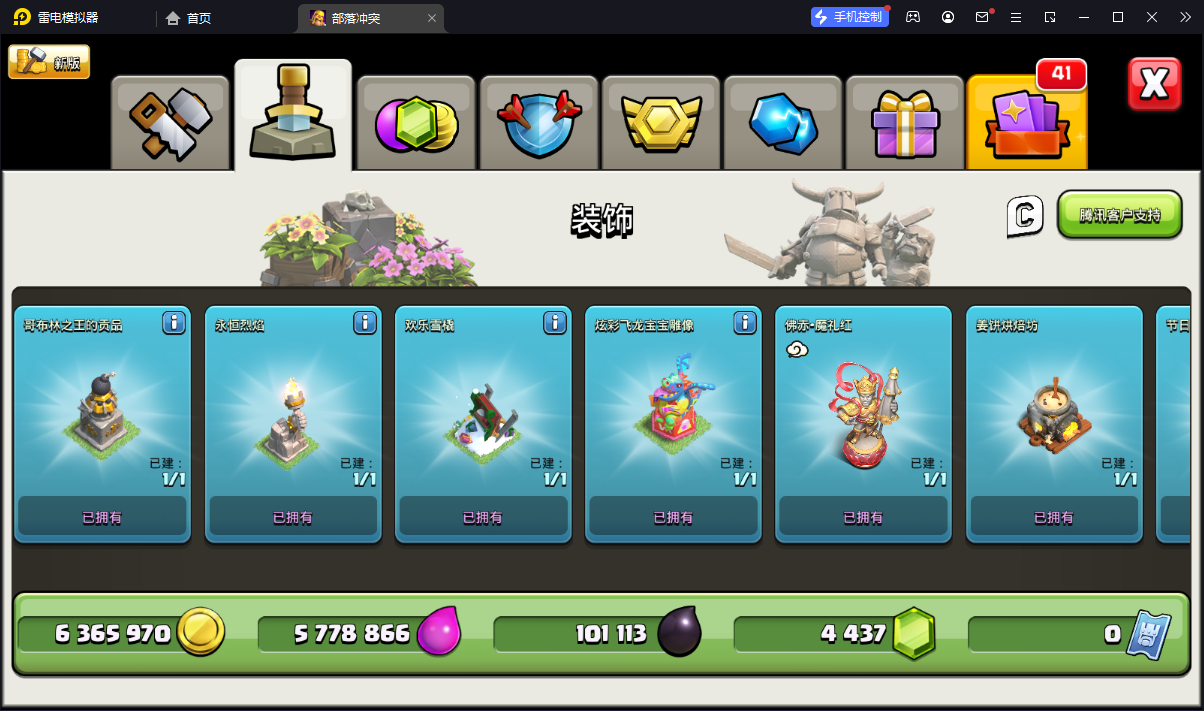Image resolution: width=1204 pixels, height=711 pixels.
Task: Click the 新版 hammer button
Action: coord(49,62)
